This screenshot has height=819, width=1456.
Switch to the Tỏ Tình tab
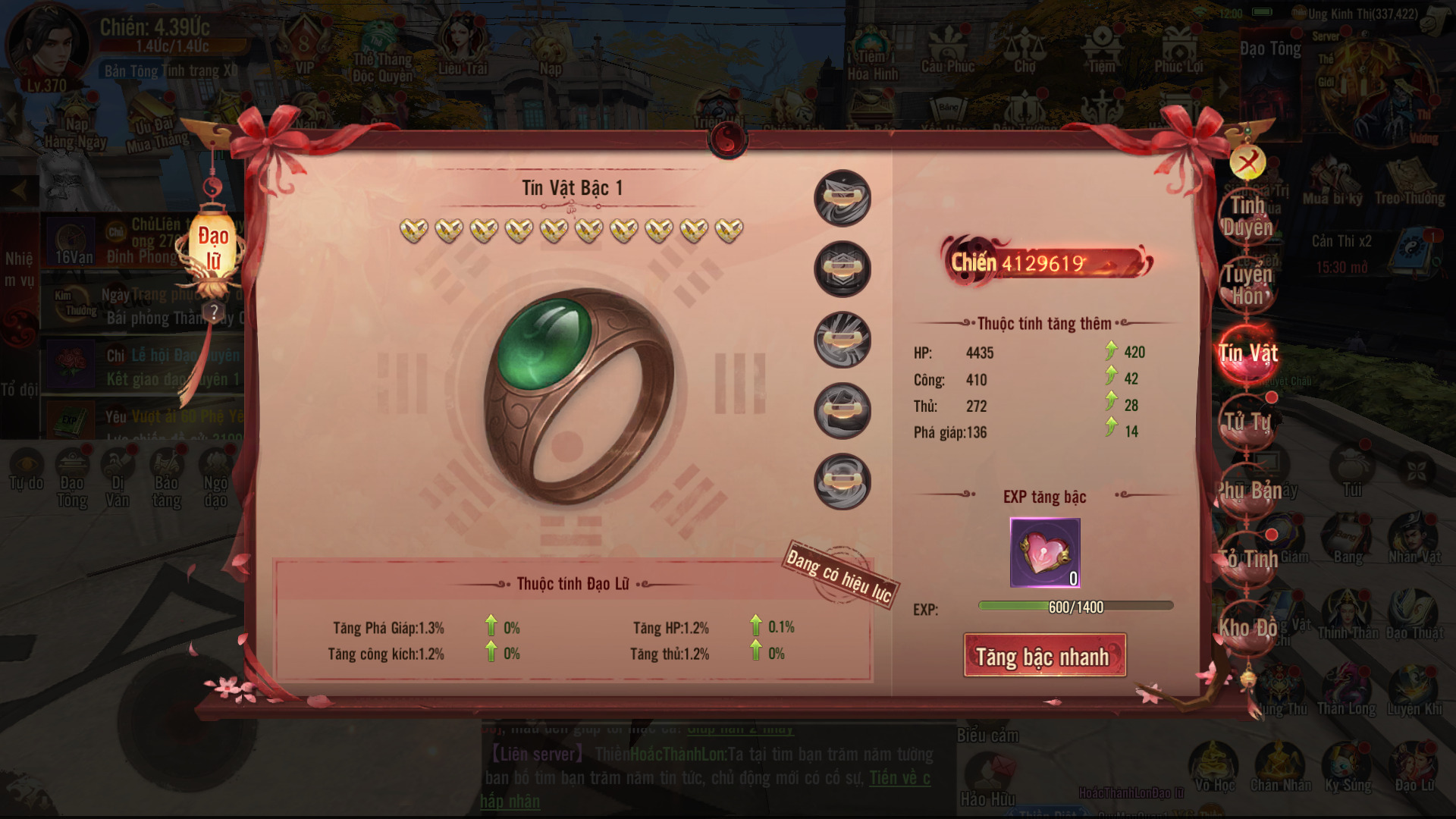[1247, 559]
